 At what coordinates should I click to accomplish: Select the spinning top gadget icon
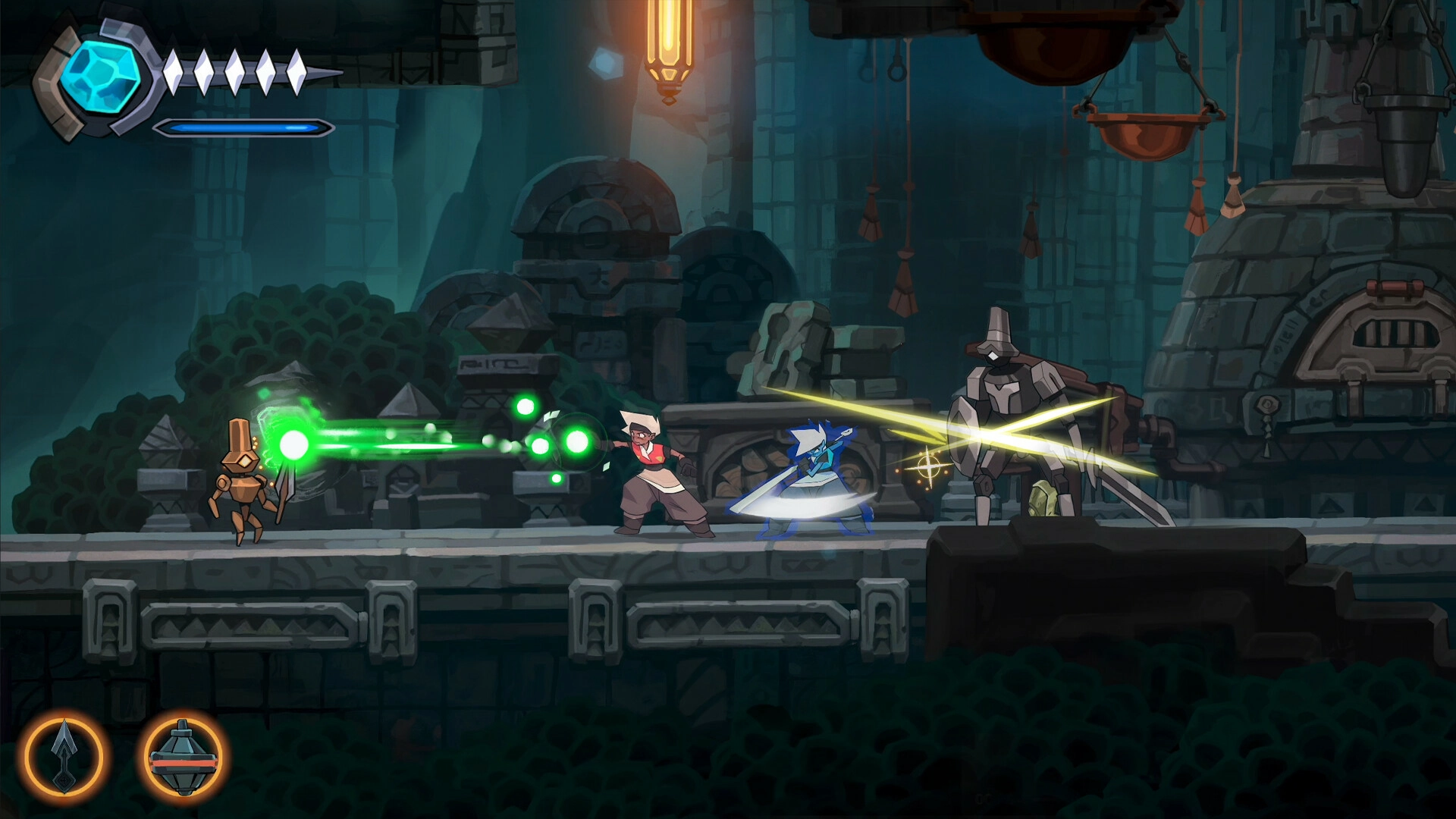[x=184, y=757]
